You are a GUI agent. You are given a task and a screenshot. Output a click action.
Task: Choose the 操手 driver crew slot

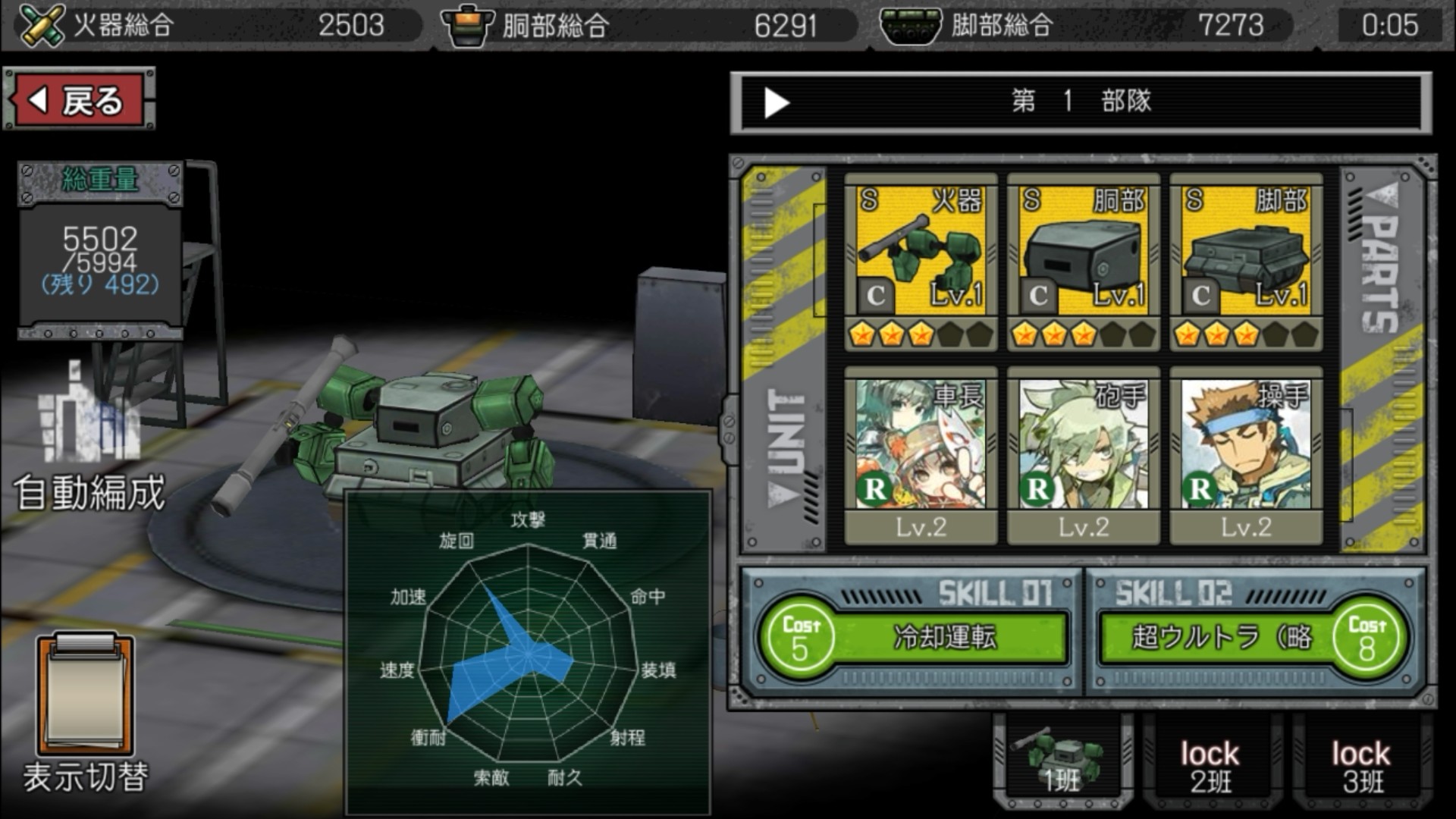(1246, 455)
